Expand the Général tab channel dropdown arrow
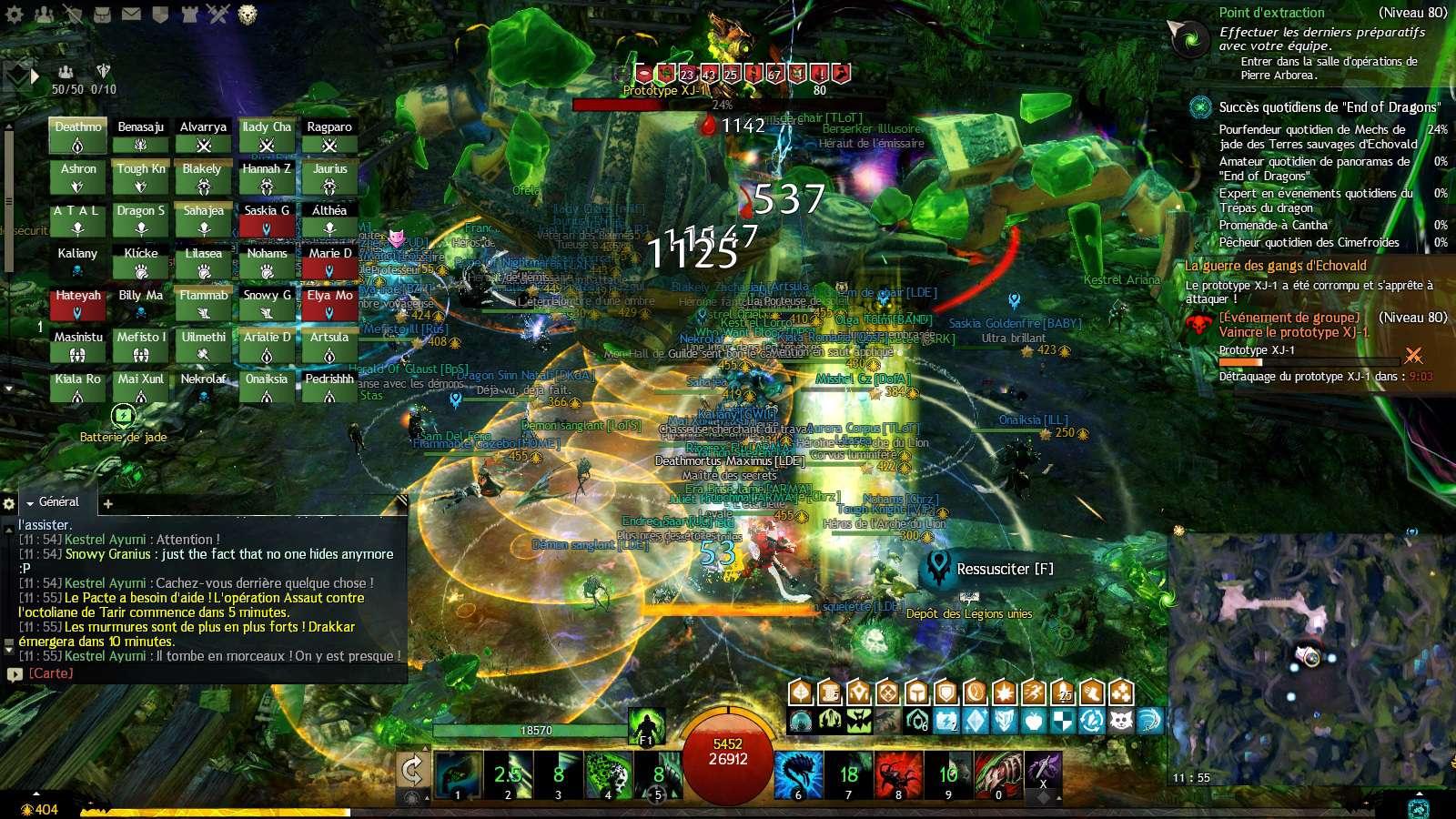Image resolution: width=1456 pixels, height=819 pixels. point(29,501)
